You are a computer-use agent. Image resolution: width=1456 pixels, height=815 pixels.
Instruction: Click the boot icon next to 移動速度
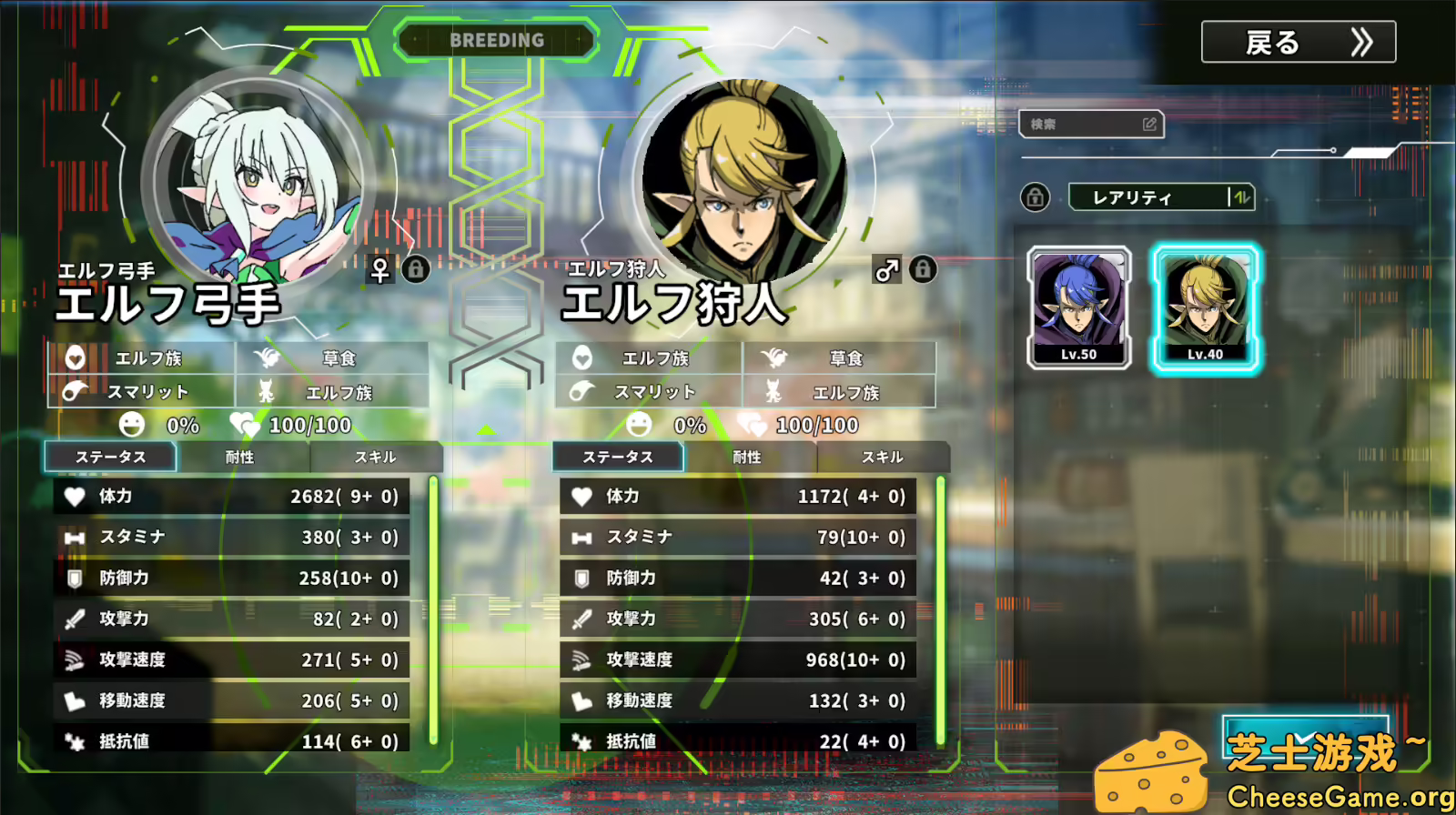[x=75, y=701]
